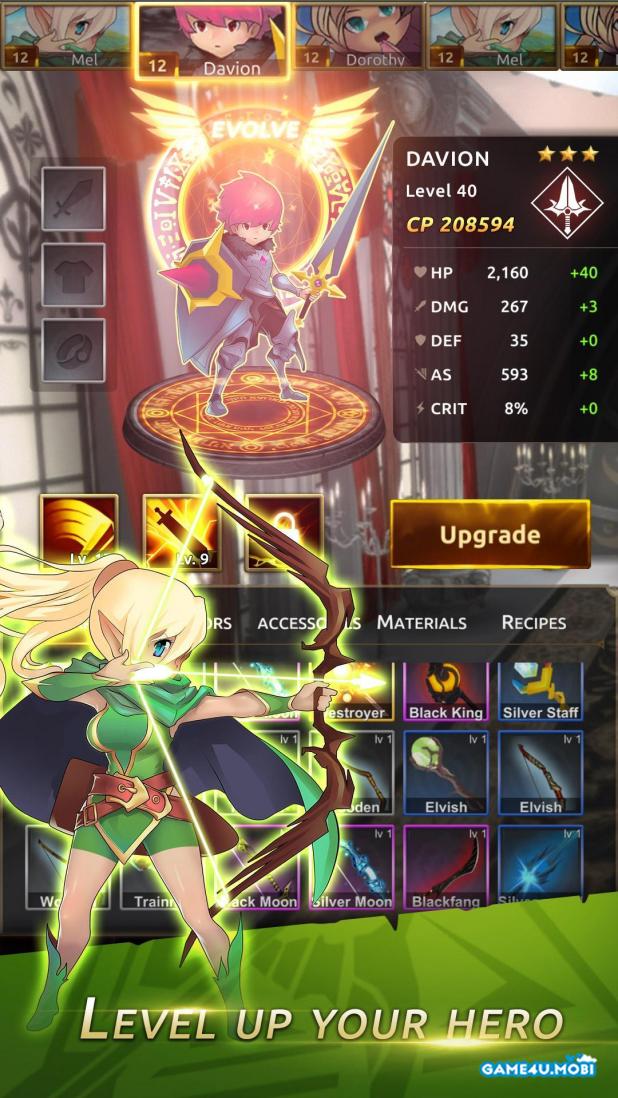Viewport: 618px width, 1098px height.
Task: Choose the Silver Moon weapon slot
Action: coord(351,866)
